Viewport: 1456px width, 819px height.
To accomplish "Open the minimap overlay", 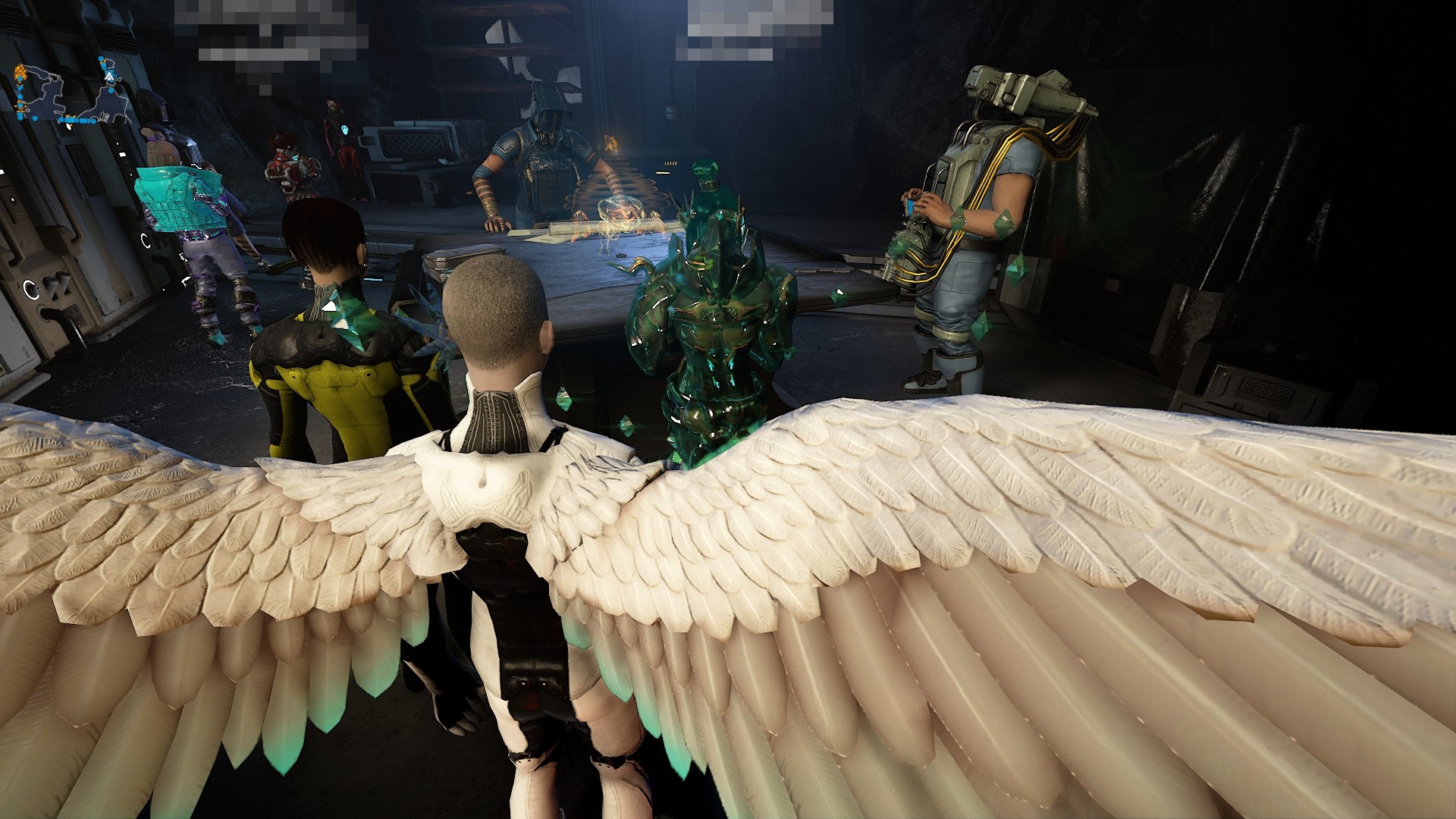I will click(x=67, y=94).
